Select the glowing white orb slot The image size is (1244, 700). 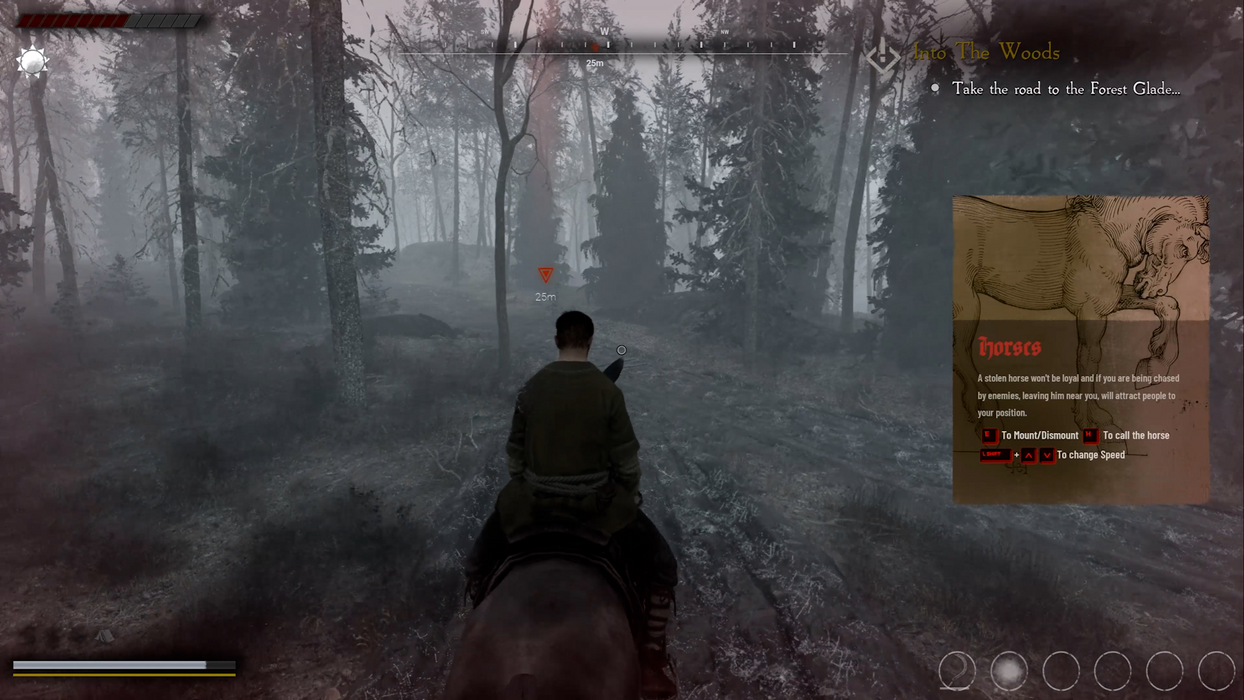pyautogui.click(x=1009, y=671)
